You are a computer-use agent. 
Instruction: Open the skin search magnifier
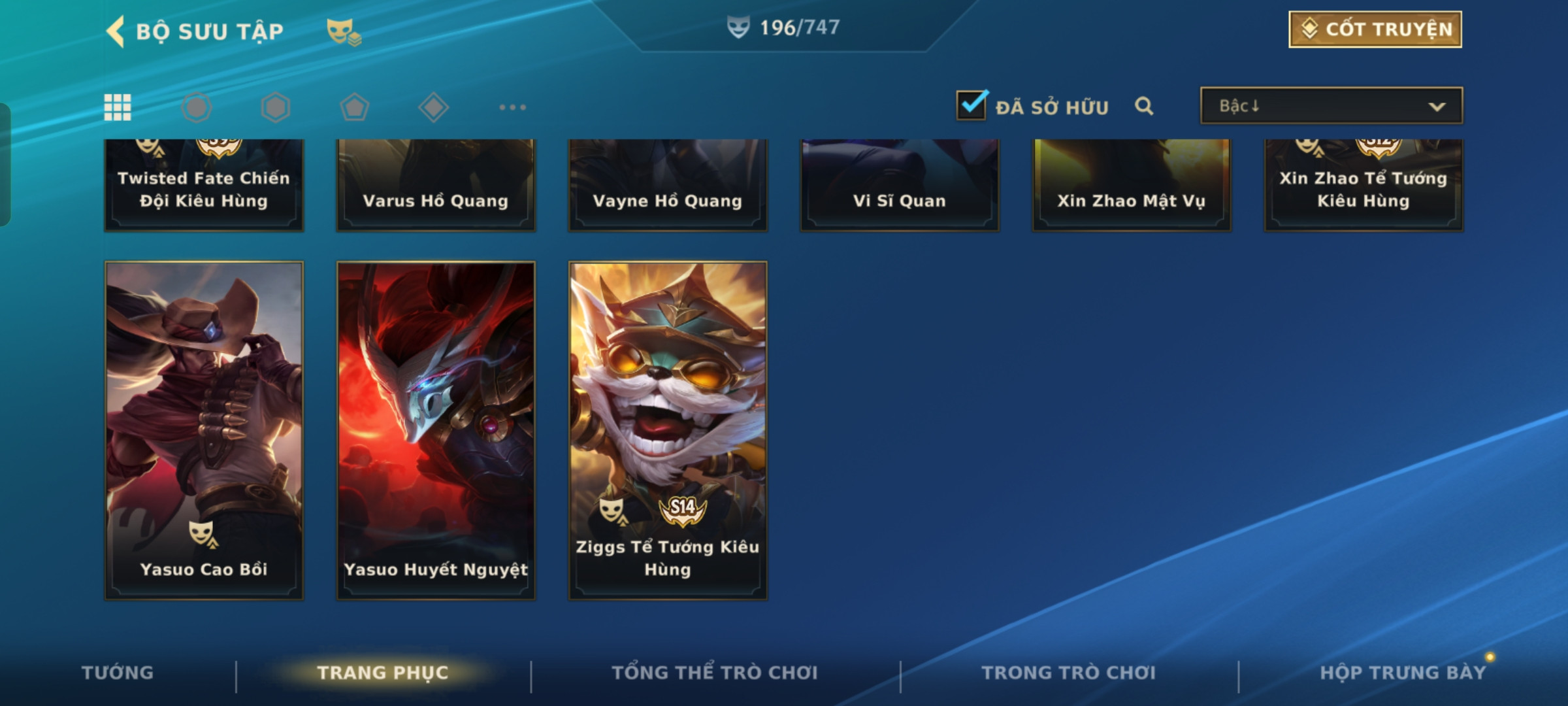click(1144, 106)
